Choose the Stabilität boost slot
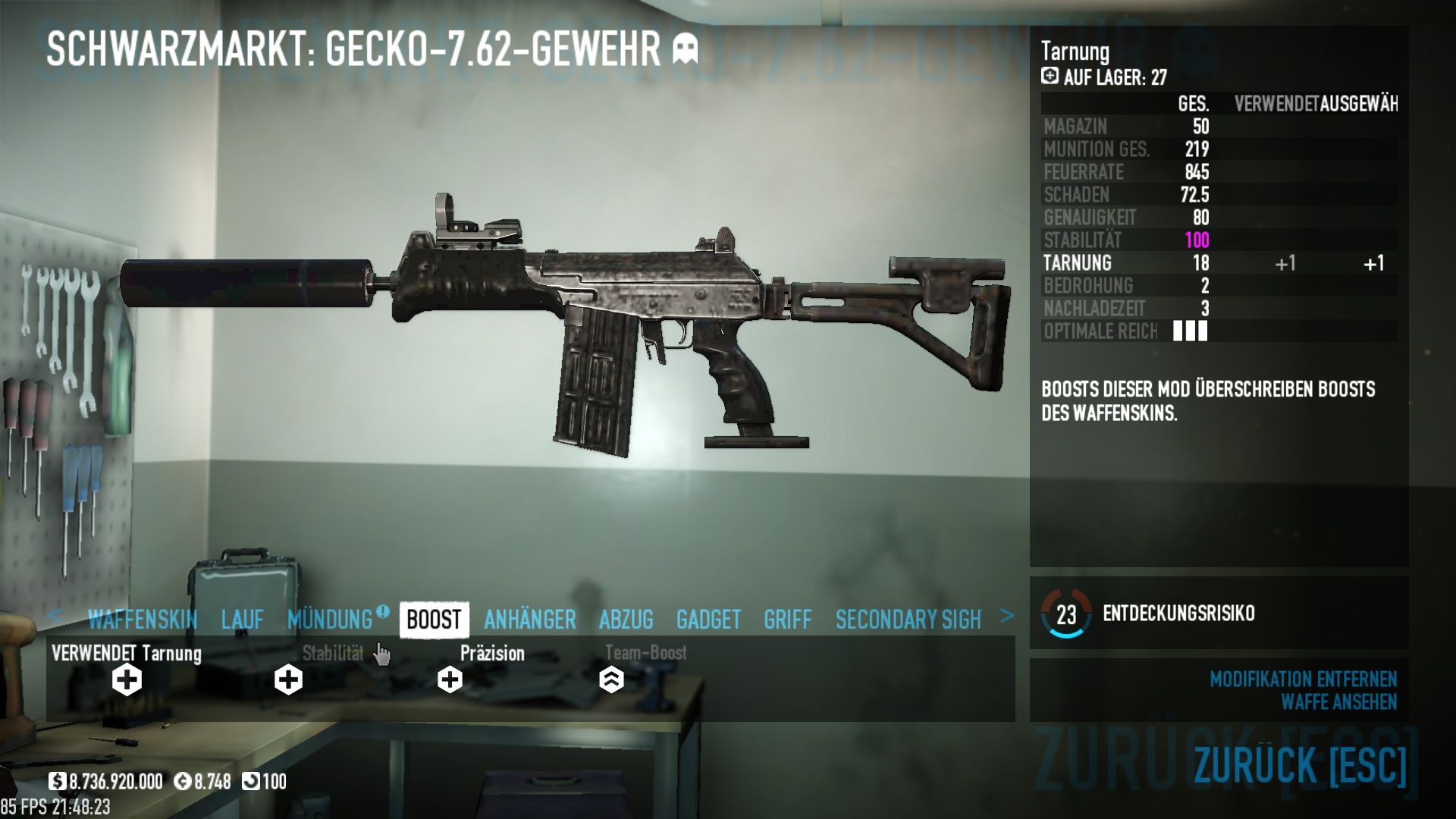The width and height of the screenshot is (1456, 819). (288, 679)
